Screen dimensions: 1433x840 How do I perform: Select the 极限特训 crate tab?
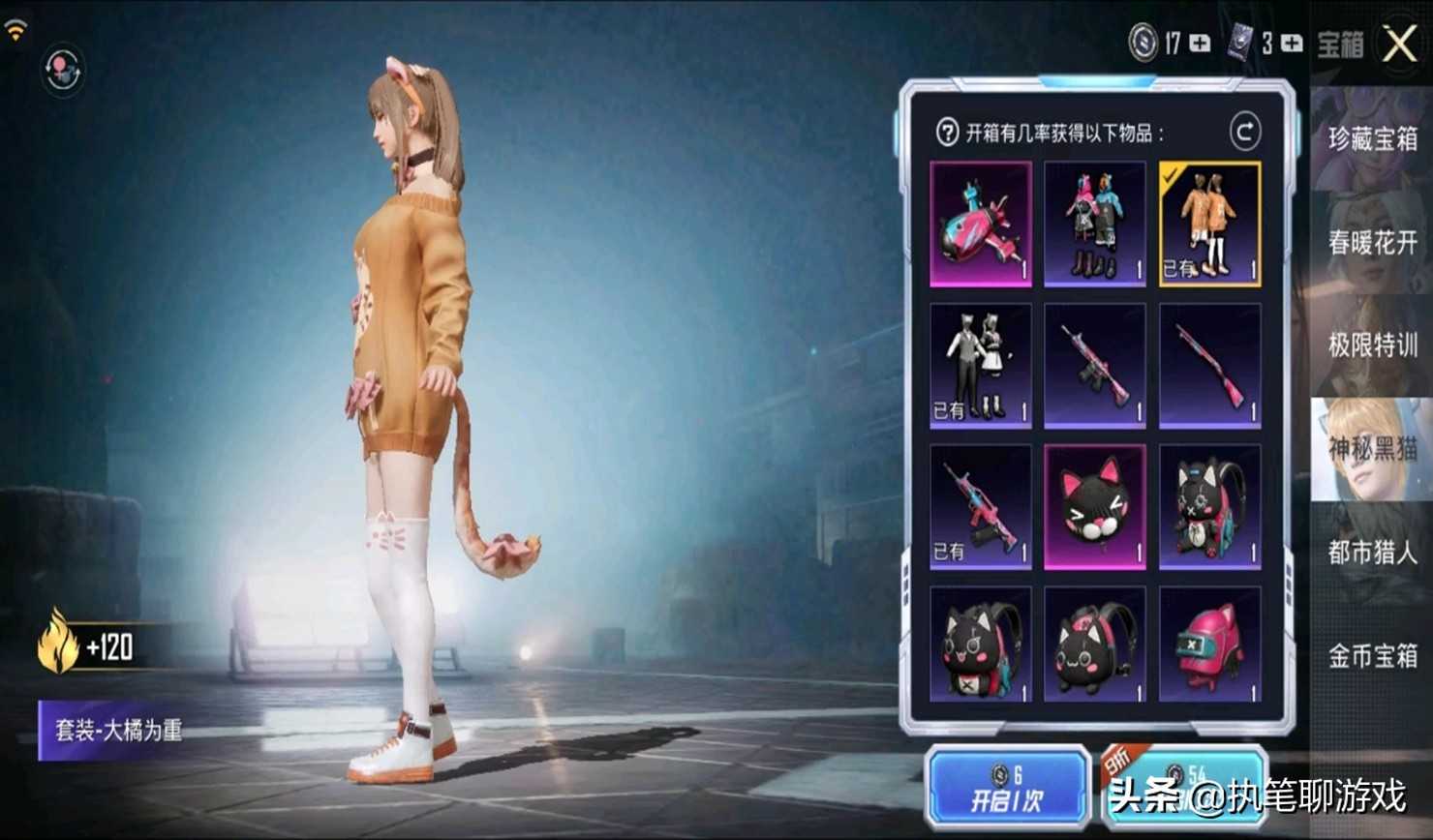click(x=1372, y=345)
